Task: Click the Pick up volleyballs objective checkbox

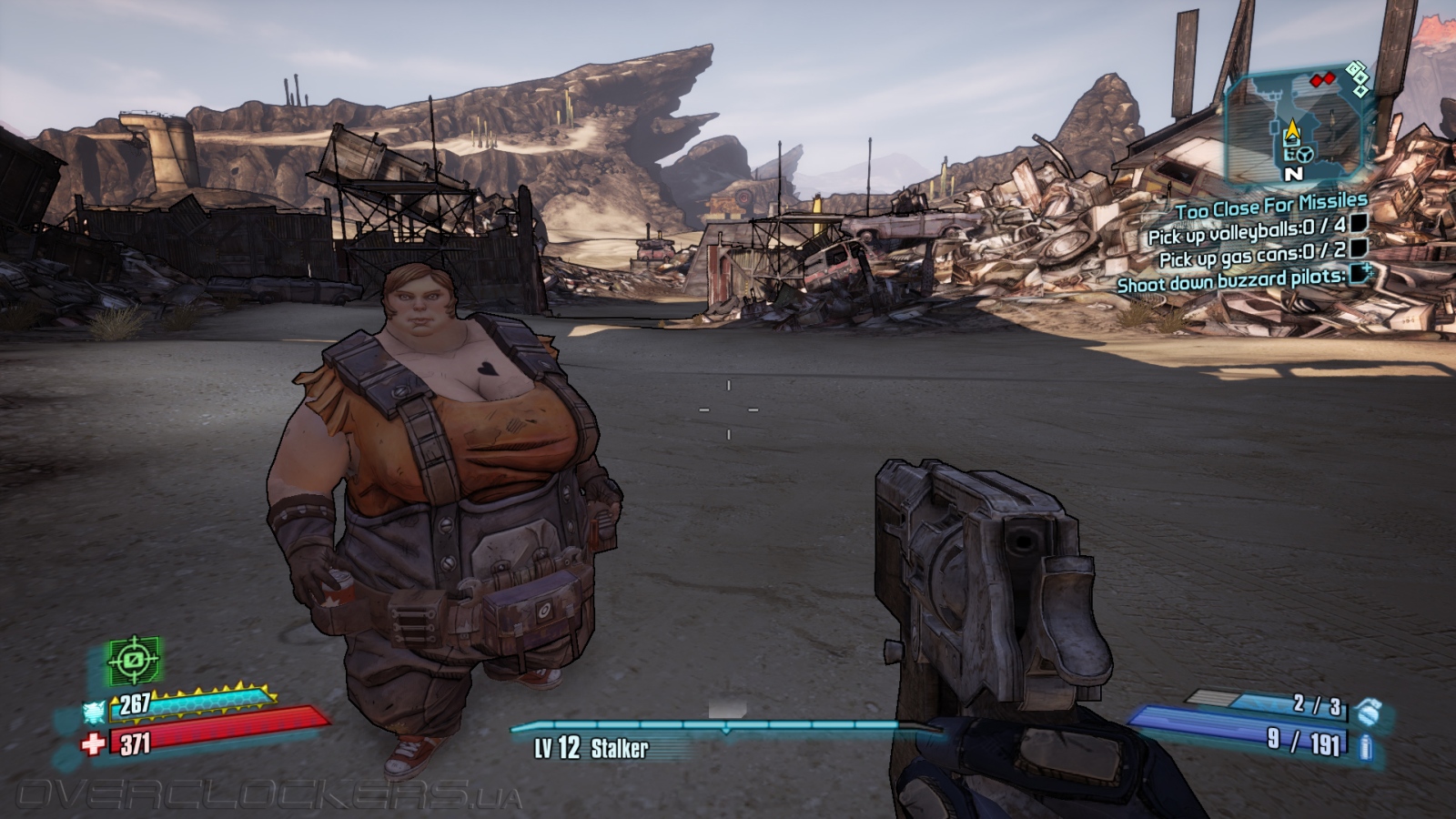Action: [x=1358, y=223]
